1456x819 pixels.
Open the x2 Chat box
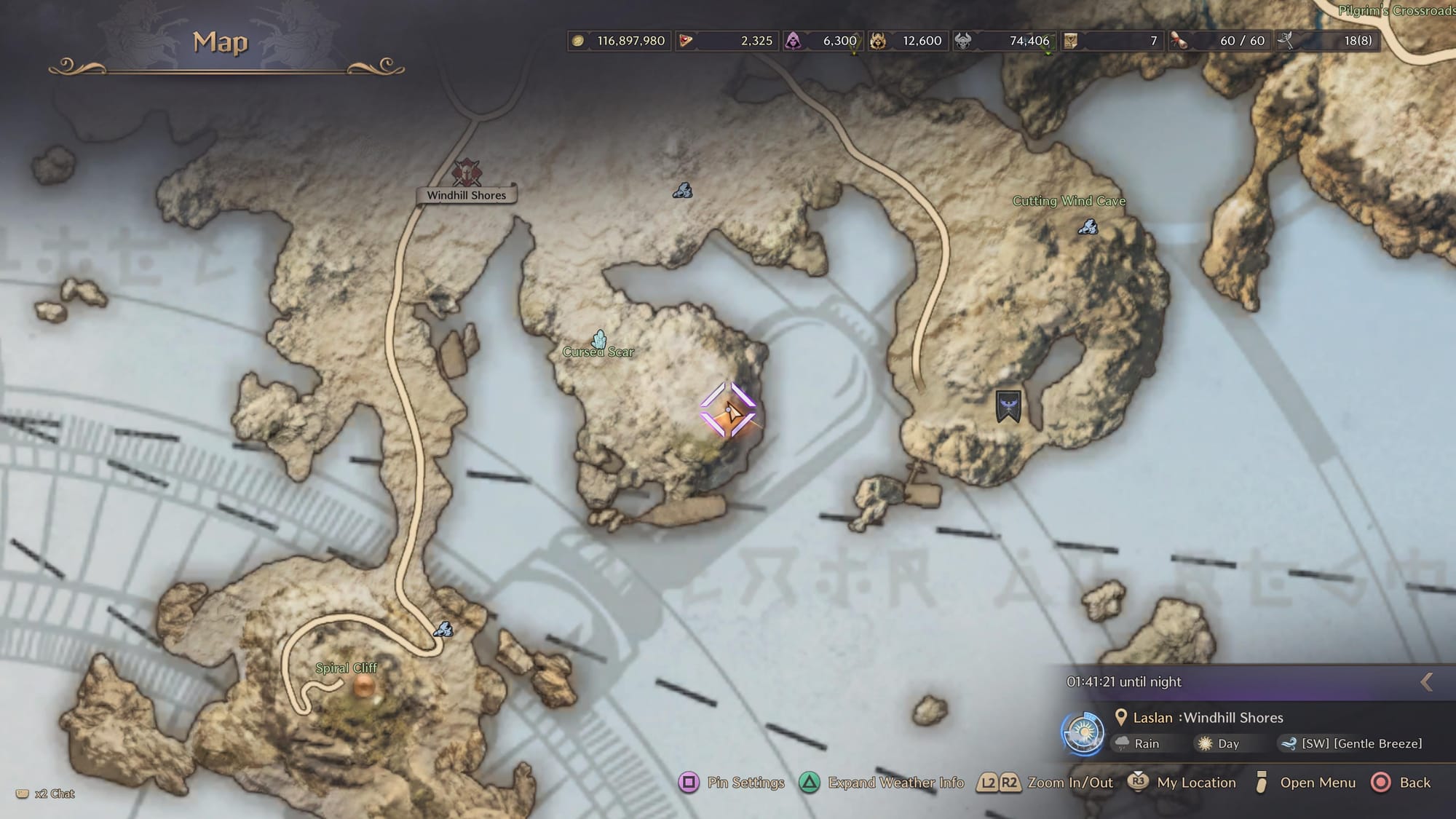coord(46,794)
